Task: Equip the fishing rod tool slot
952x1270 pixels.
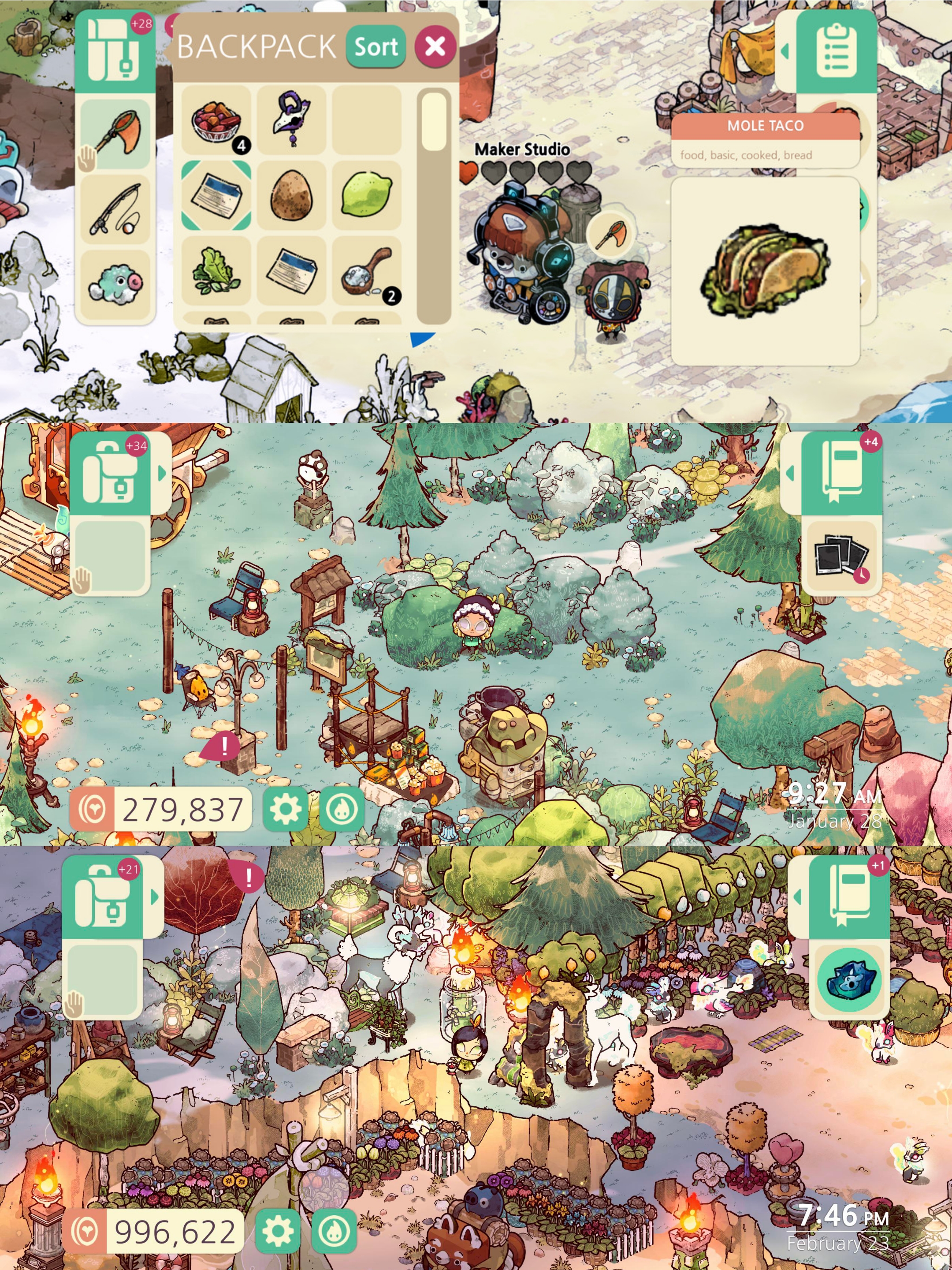Action: (116, 209)
